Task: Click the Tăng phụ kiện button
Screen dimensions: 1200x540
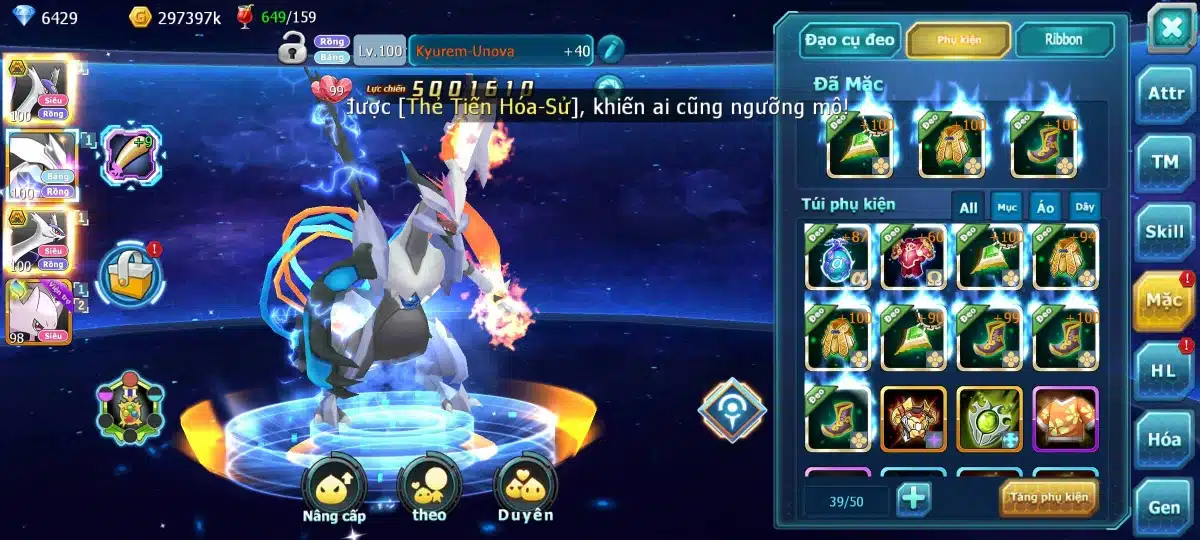Action: [x=1048, y=497]
